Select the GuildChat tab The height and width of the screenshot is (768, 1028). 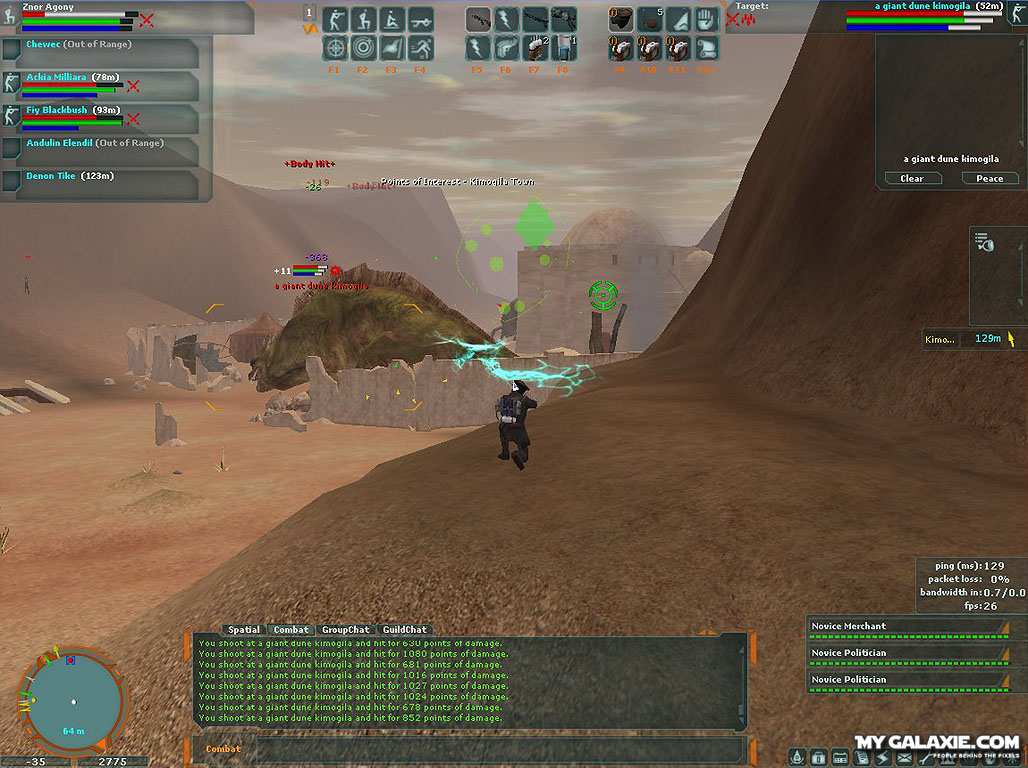pos(405,630)
